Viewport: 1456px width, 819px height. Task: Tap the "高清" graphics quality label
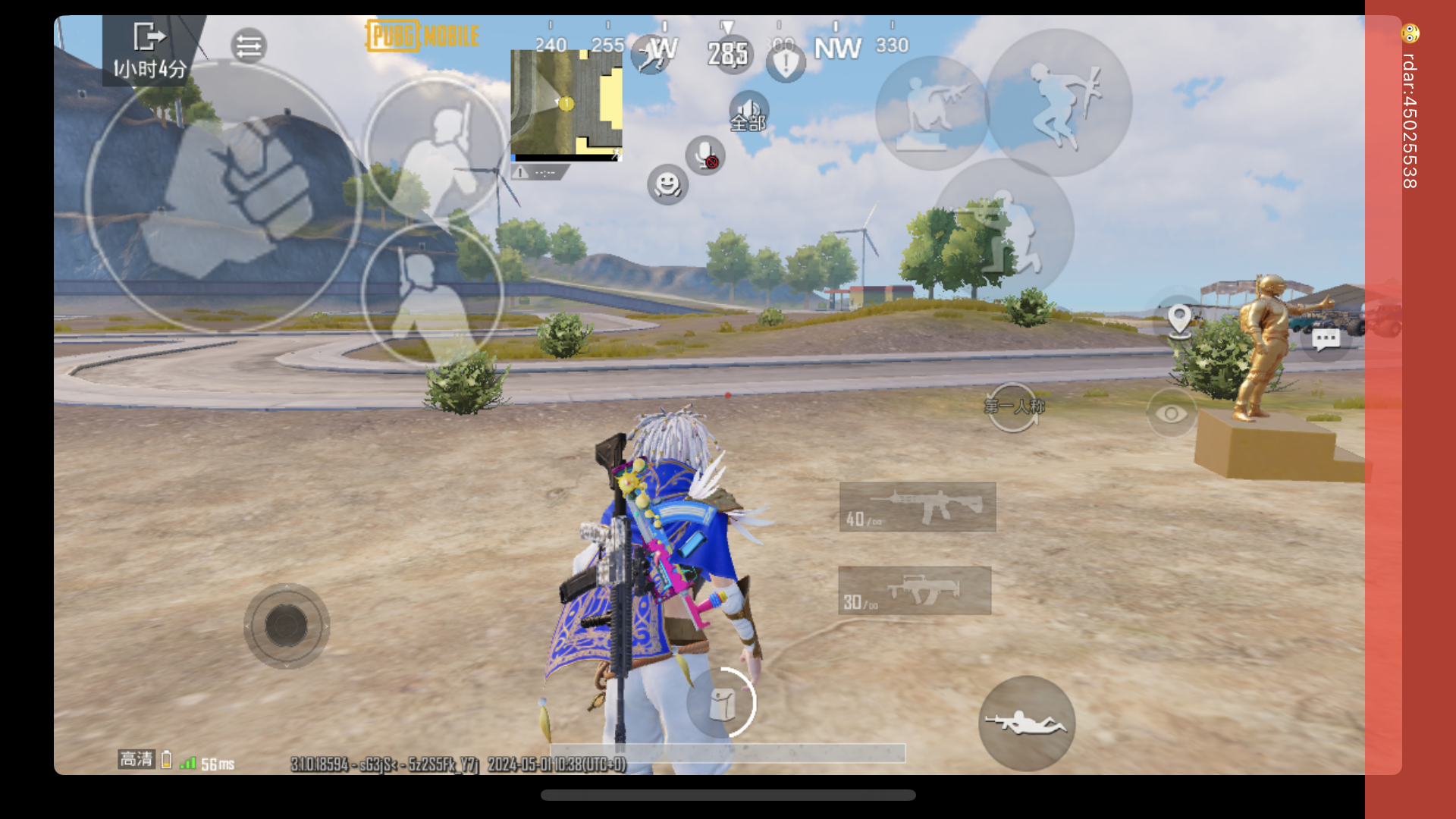tap(136, 759)
